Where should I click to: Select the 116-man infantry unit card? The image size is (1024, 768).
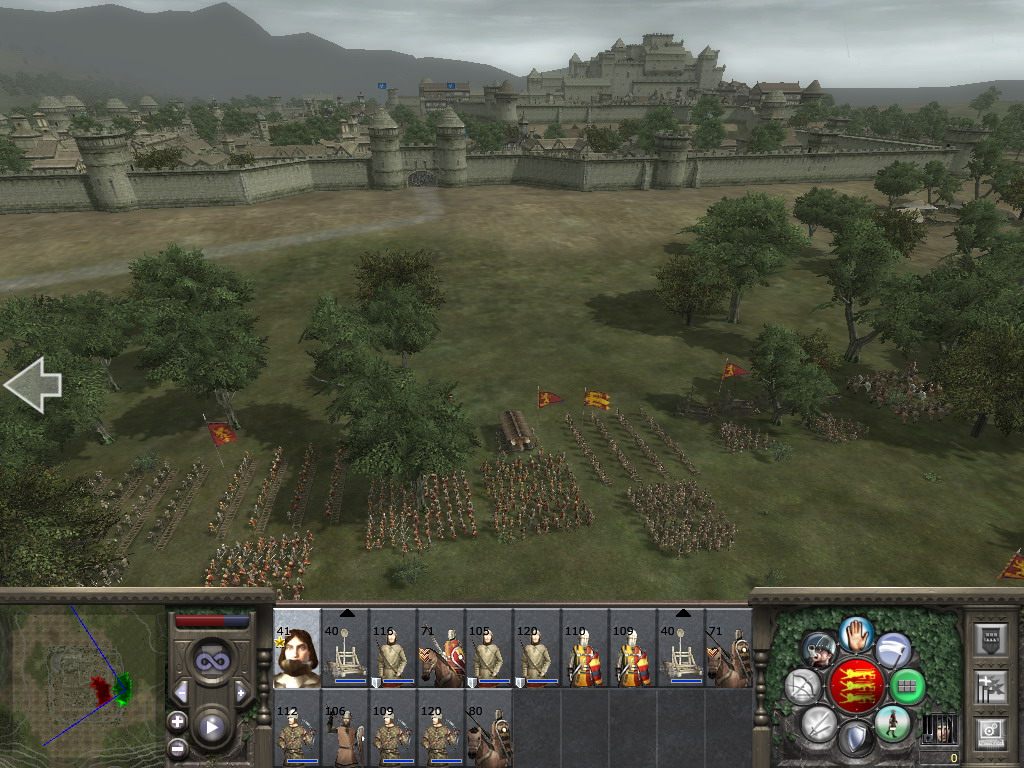click(x=393, y=648)
